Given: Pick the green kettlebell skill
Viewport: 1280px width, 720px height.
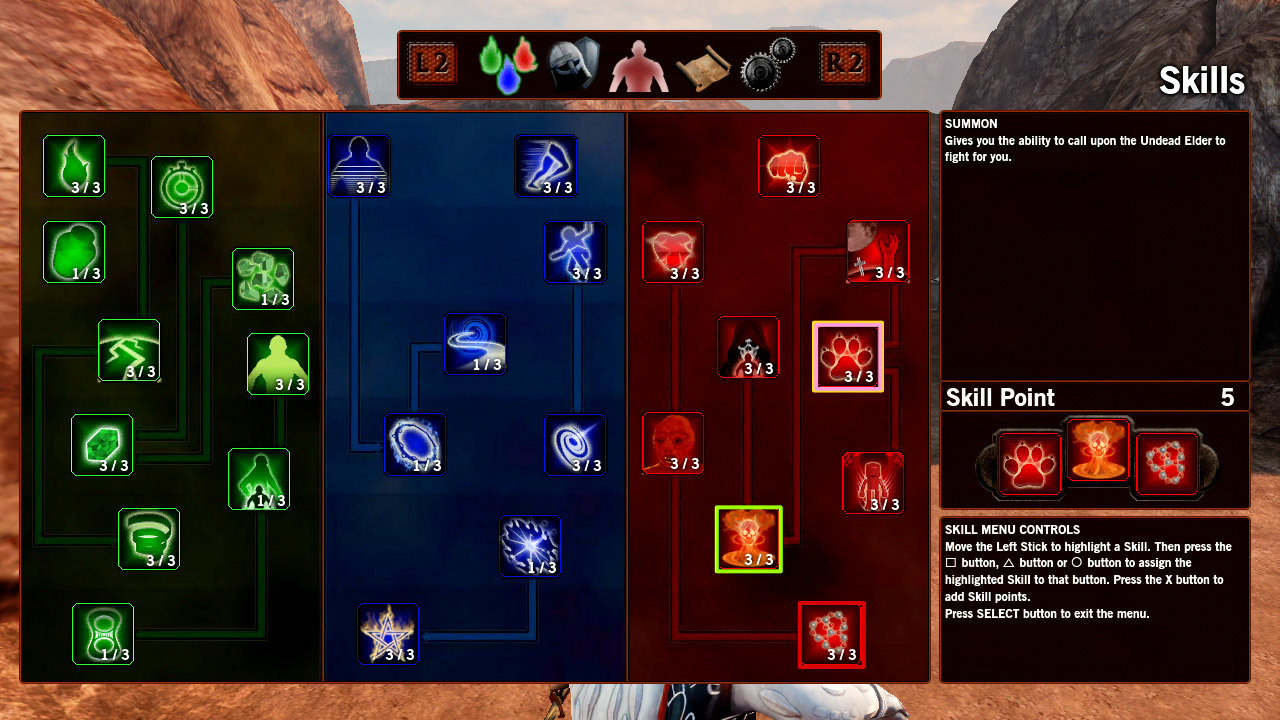Looking at the screenshot, I should click(x=103, y=634).
